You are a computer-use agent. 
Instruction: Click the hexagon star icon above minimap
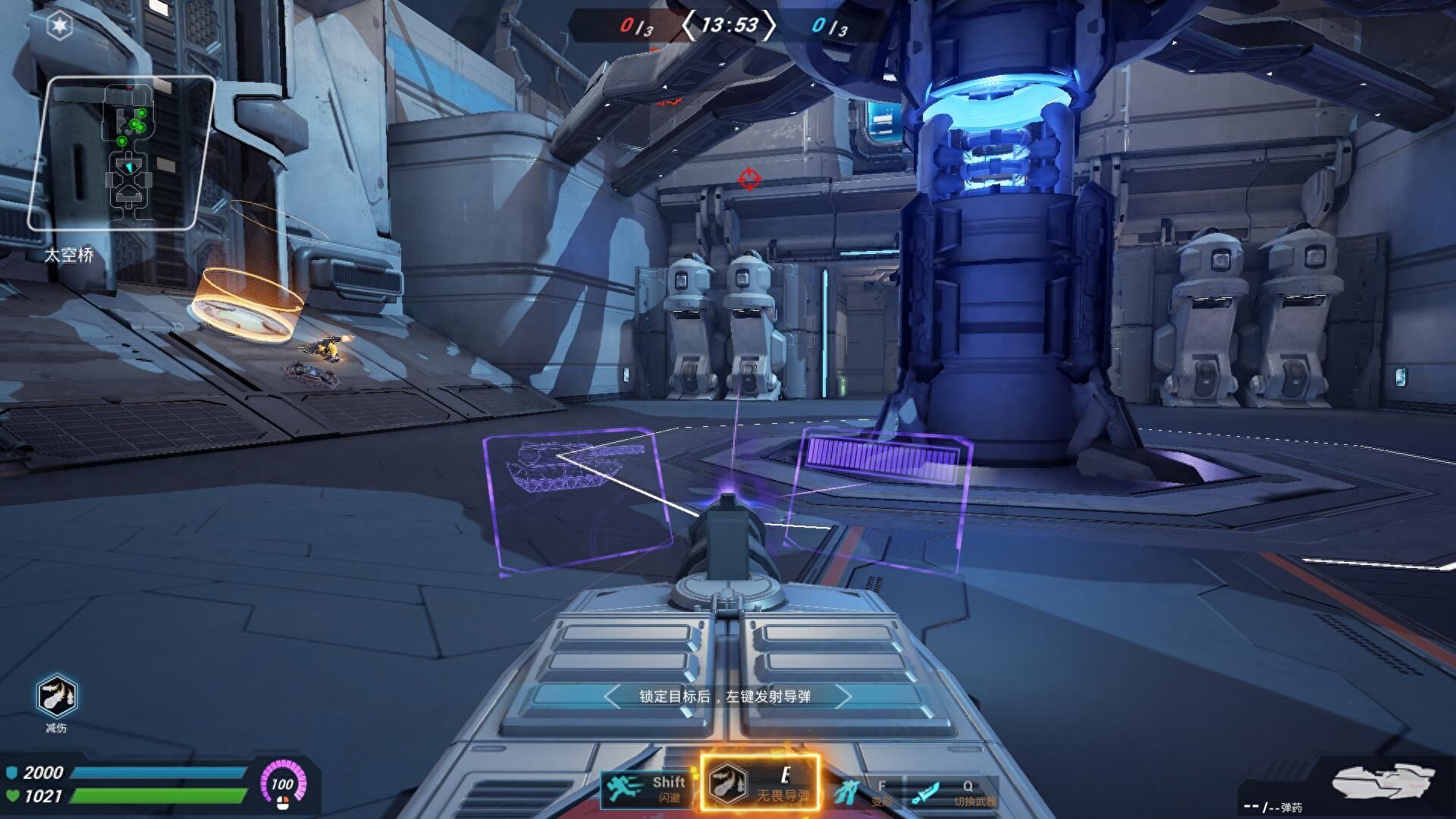point(59,27)
